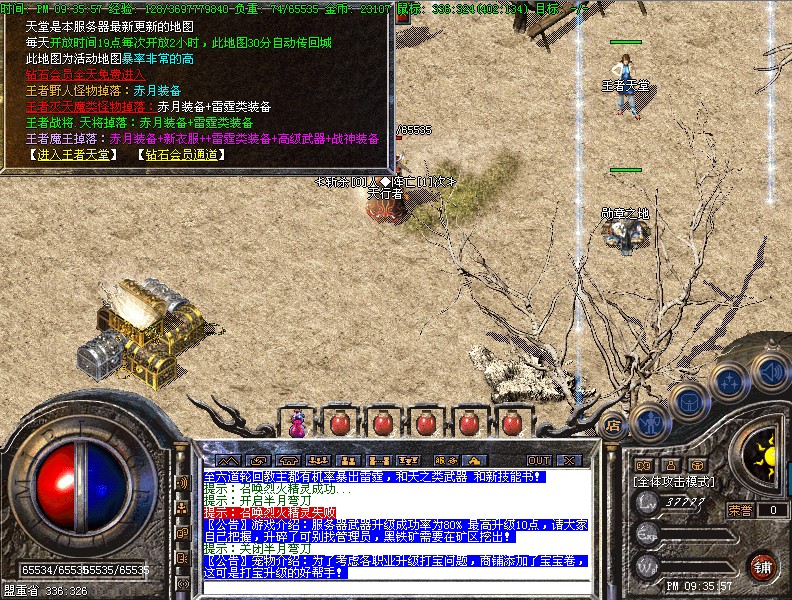Click the OUT button above chat

[x=538, y=460]
